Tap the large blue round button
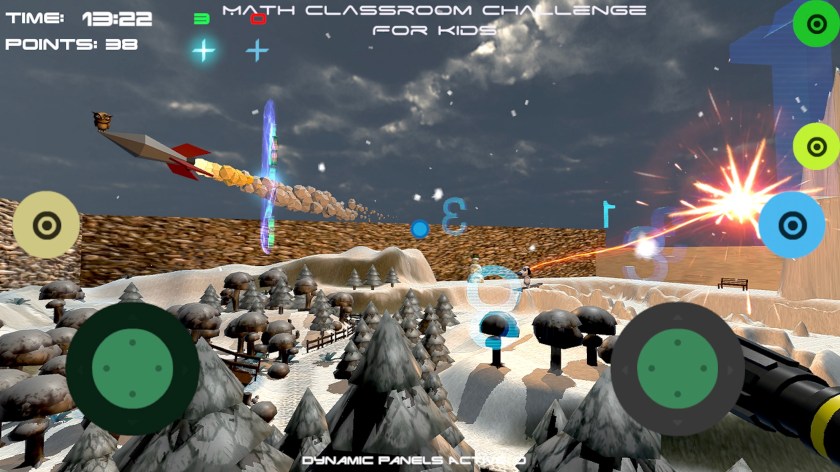The width and height of the screenshot is (840, 472). pos(791,225)
